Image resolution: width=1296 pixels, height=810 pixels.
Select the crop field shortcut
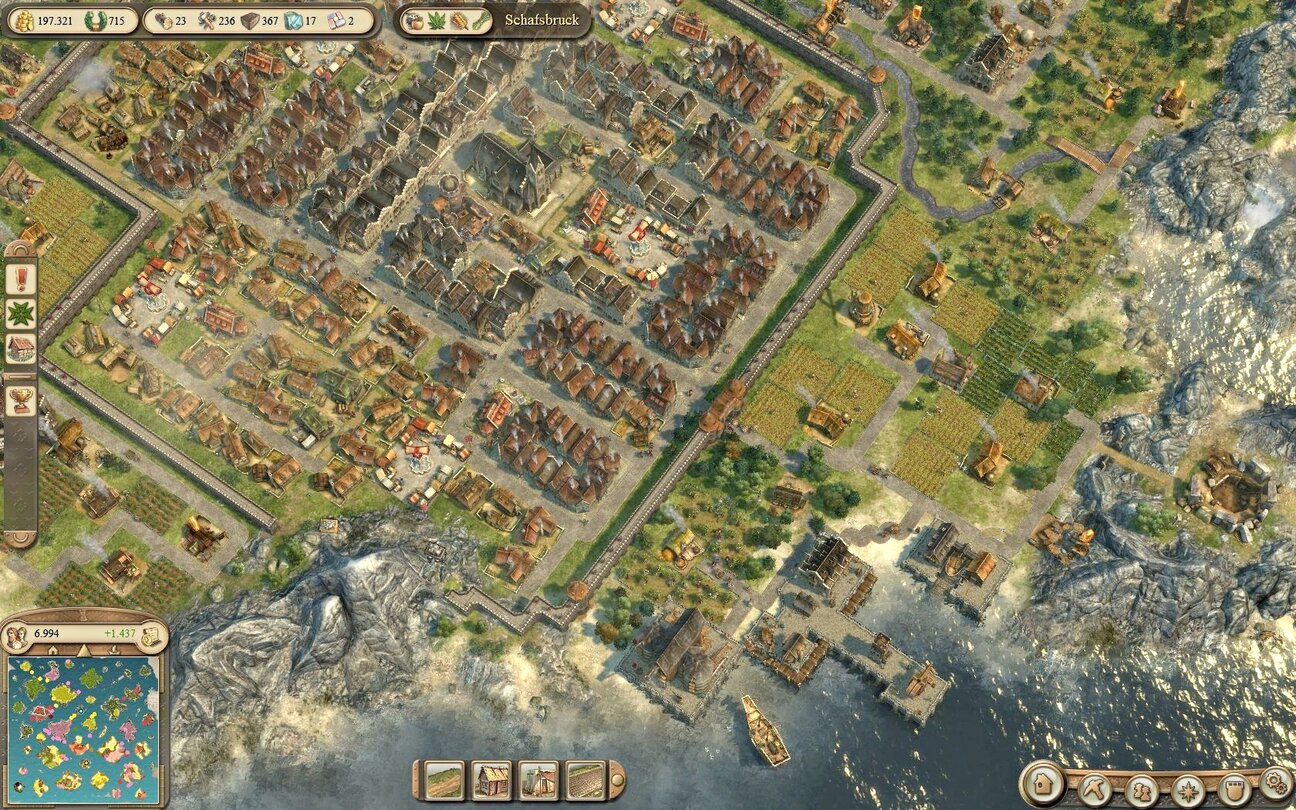585,780
